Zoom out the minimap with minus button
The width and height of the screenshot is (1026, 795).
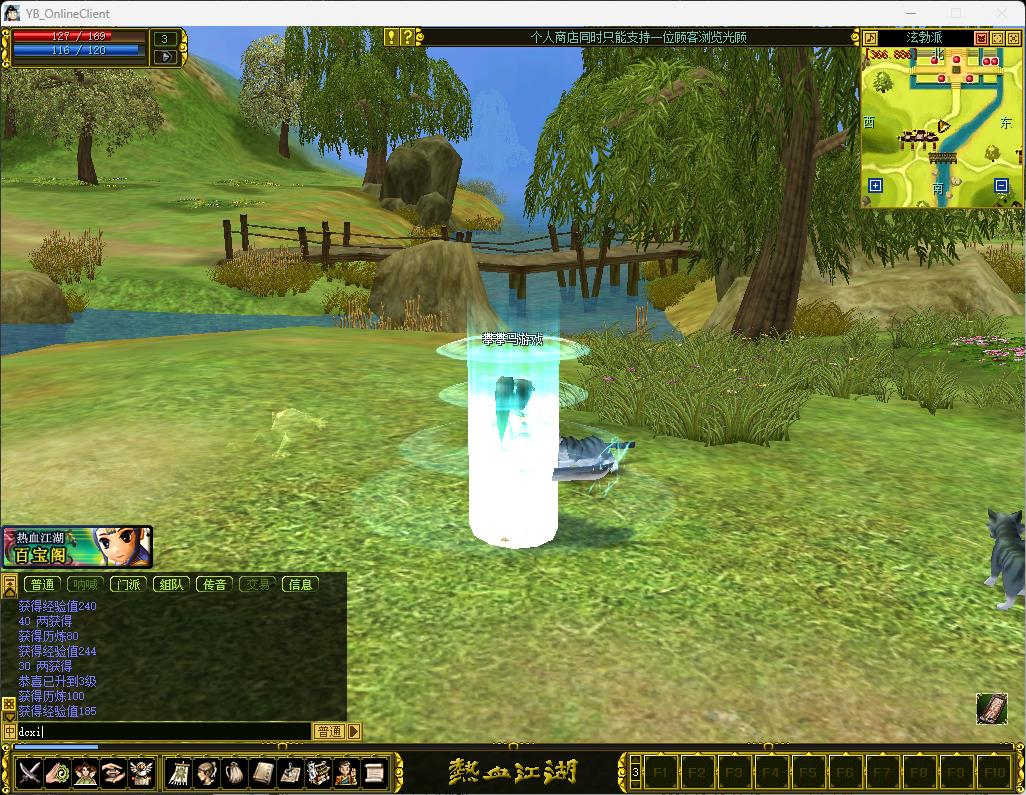pos(1001,185)
